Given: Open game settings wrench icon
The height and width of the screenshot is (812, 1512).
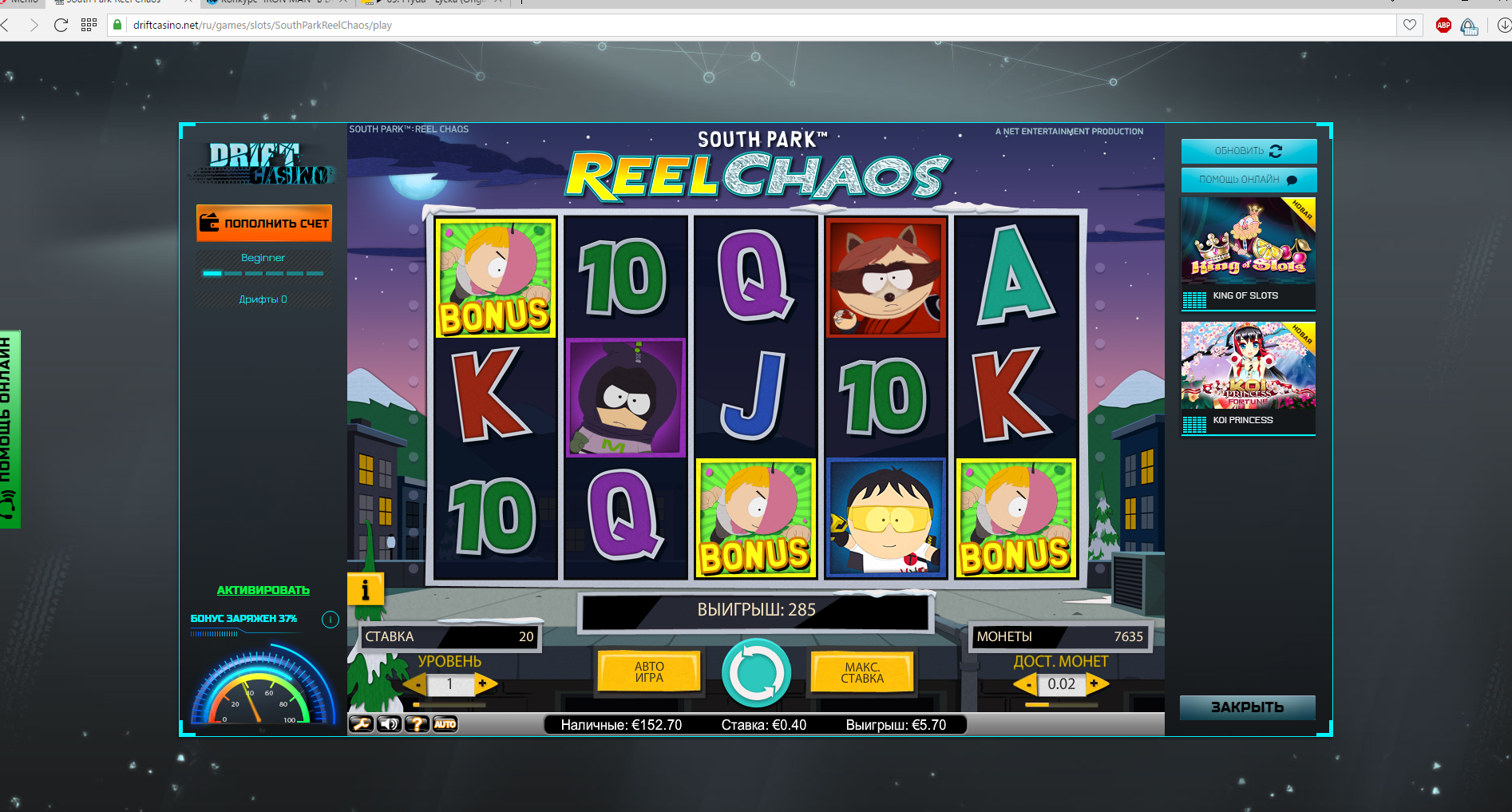Looking at the screenshot, I should [x=361, y=724].
